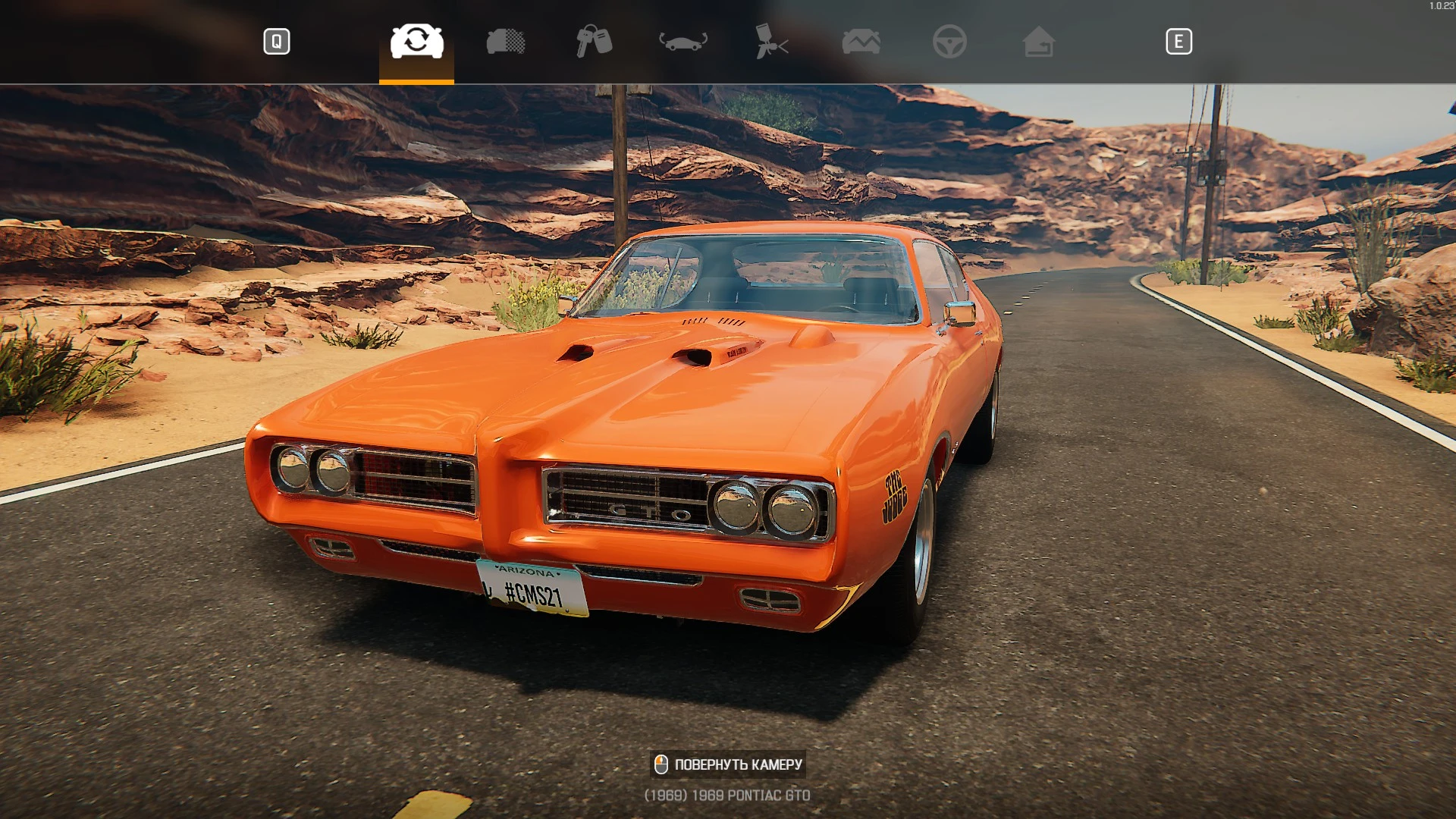Switch to the previous tab using Q
The height and width of the screenshot is (819, 1456).
pos(277,42)
